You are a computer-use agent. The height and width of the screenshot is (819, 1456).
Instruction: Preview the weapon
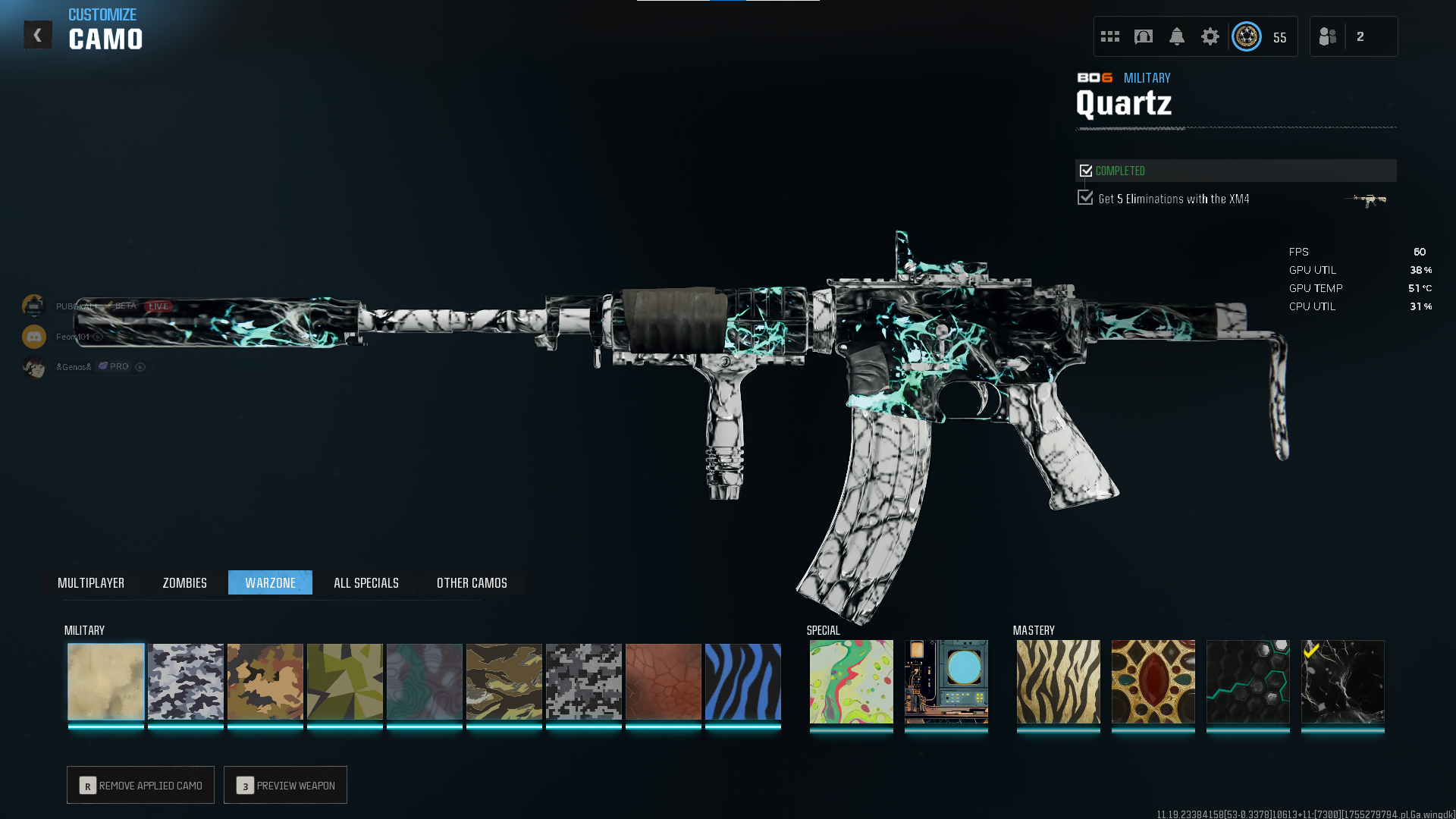[285, 785]
